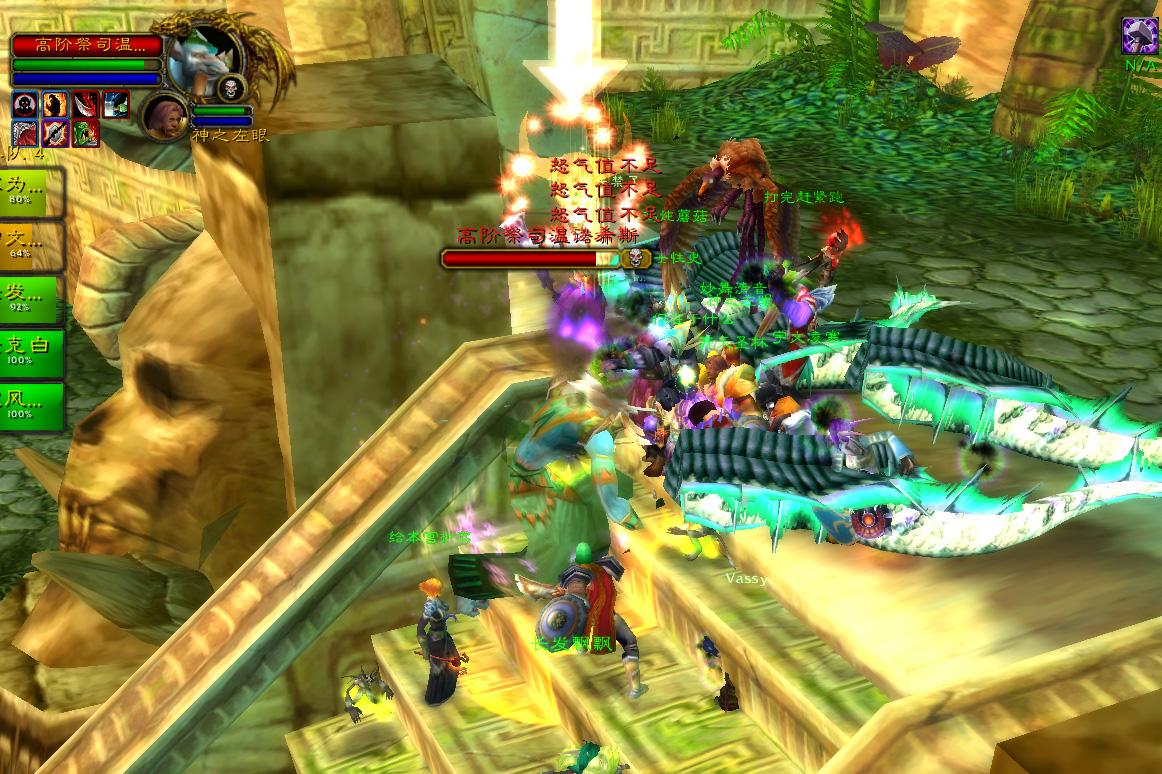Click the boss nameplate health bar
This screenshot has height=774, width=1162.
pos(531,258)
